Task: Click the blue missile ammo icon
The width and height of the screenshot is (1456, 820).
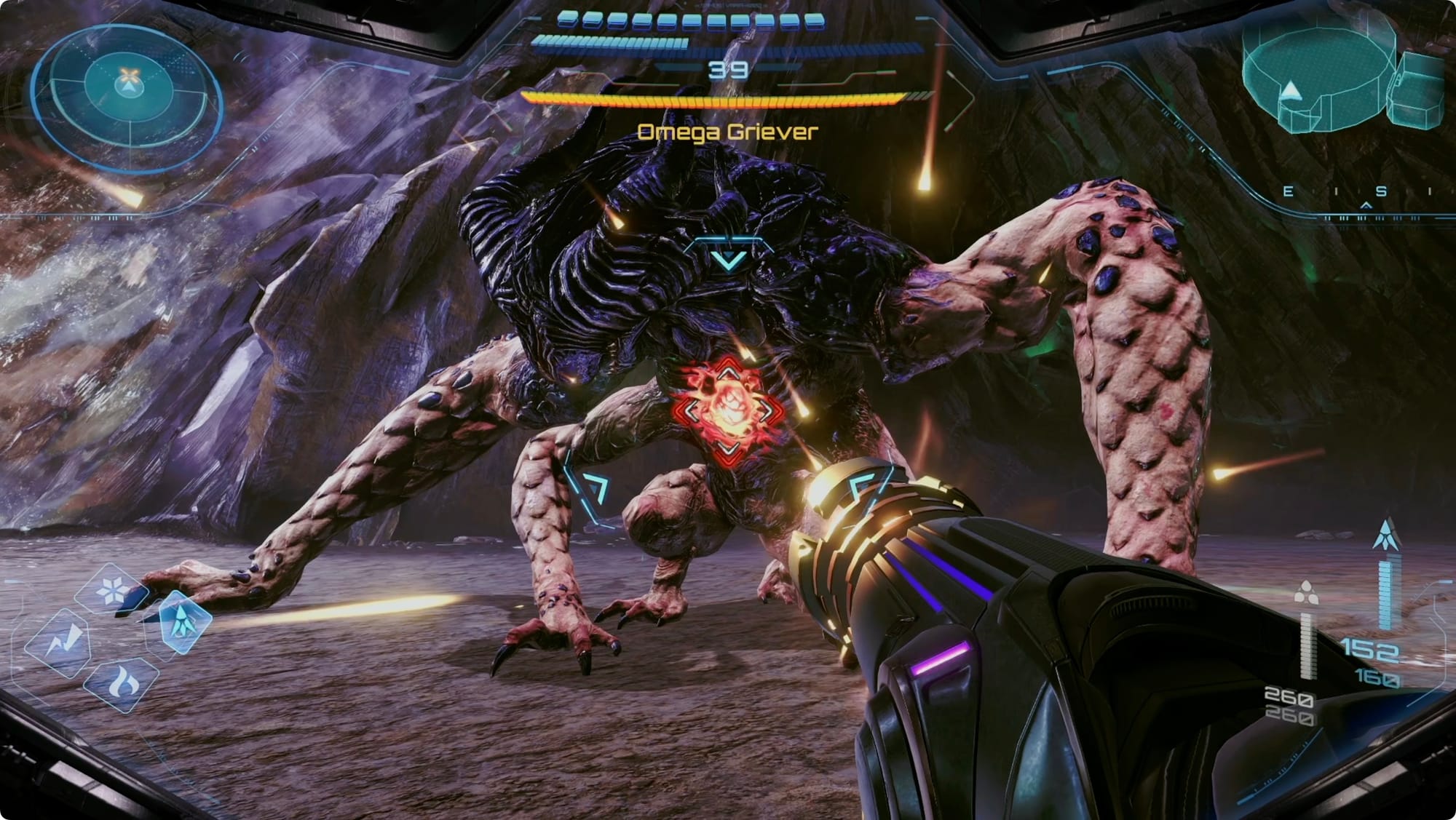Action: coord(1385,536)
